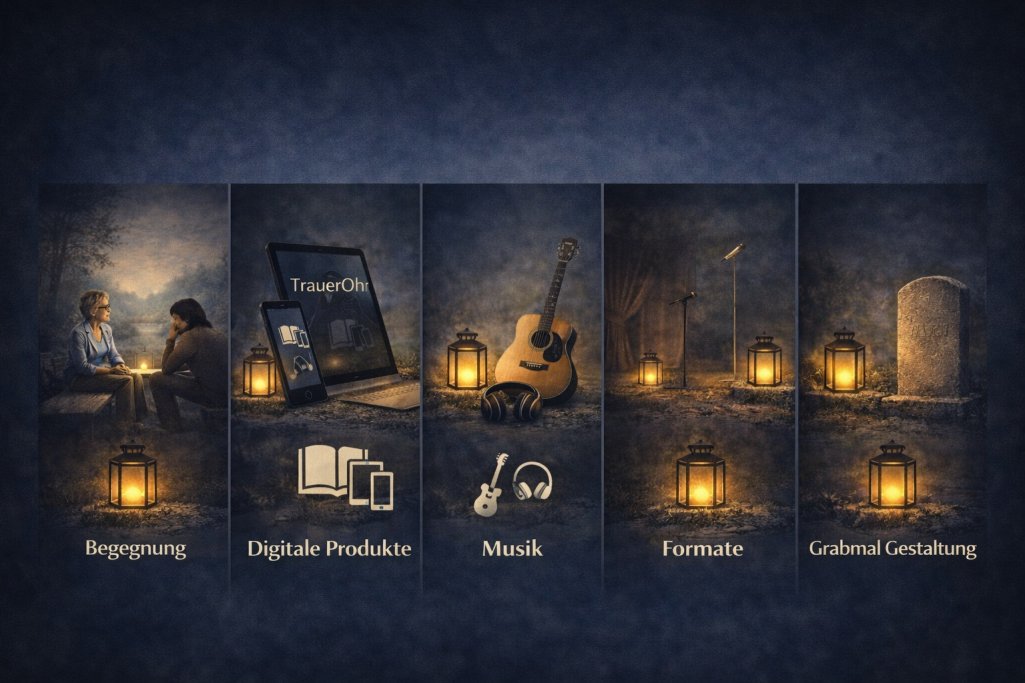Viewport: 1025px width, 683px height.
Task: Open the Begegnung panel
Action: coord(135,548)
